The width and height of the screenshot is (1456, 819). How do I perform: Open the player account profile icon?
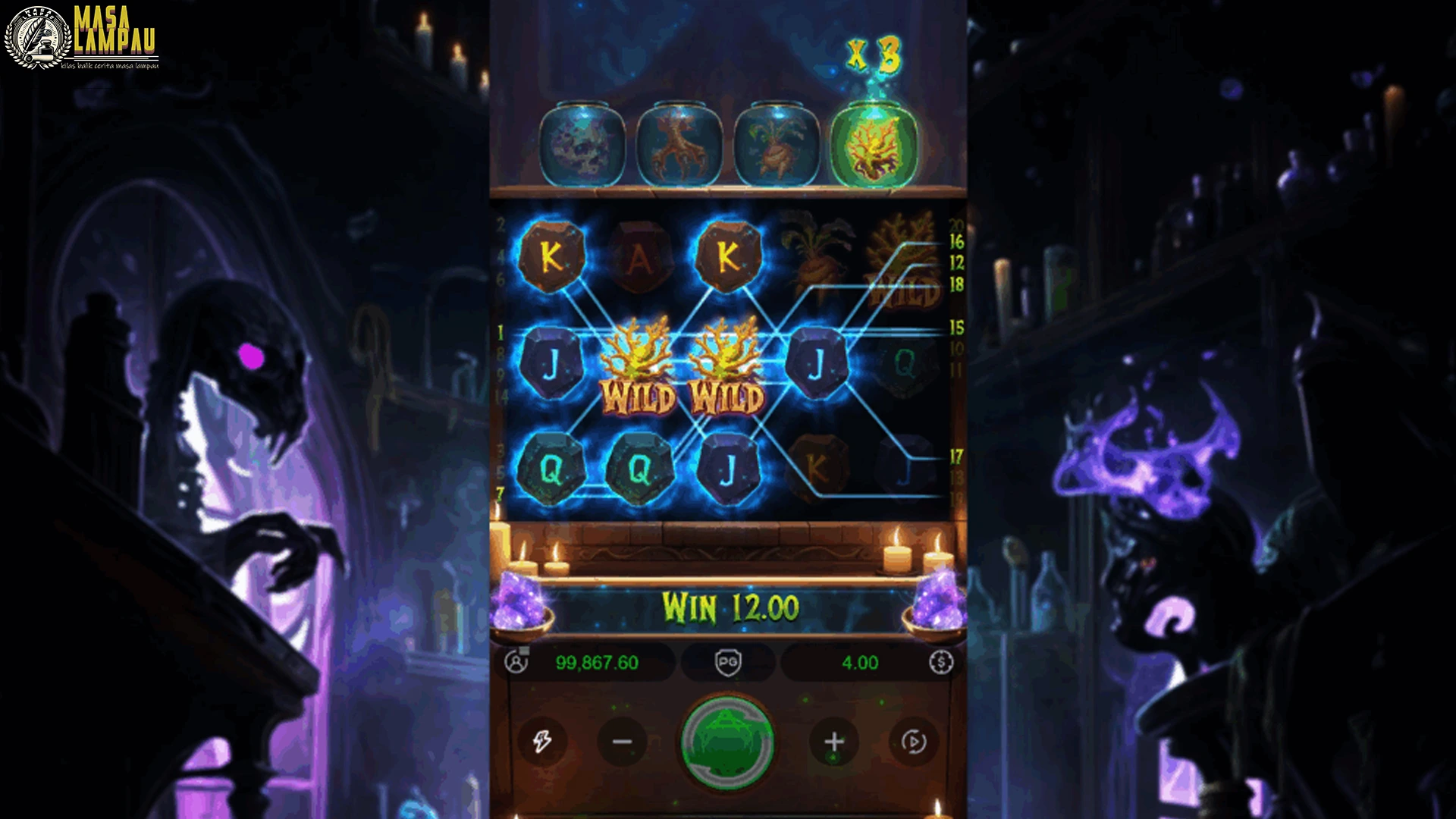click(x=518, y=662)
